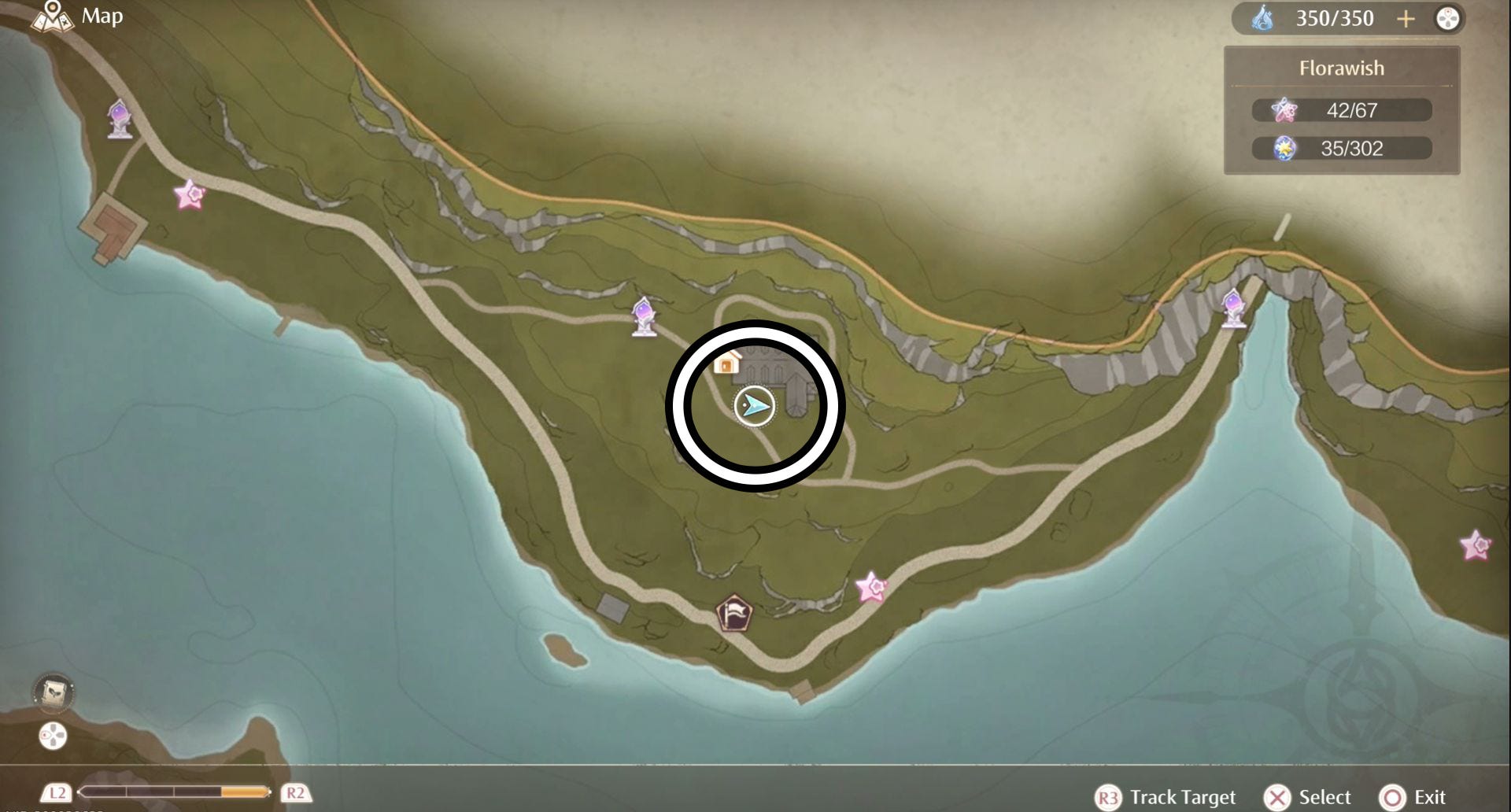Viewport: 1511px width, 812px height.
Task: Add vital energy with the plus button
Action: coord(1406,19)
